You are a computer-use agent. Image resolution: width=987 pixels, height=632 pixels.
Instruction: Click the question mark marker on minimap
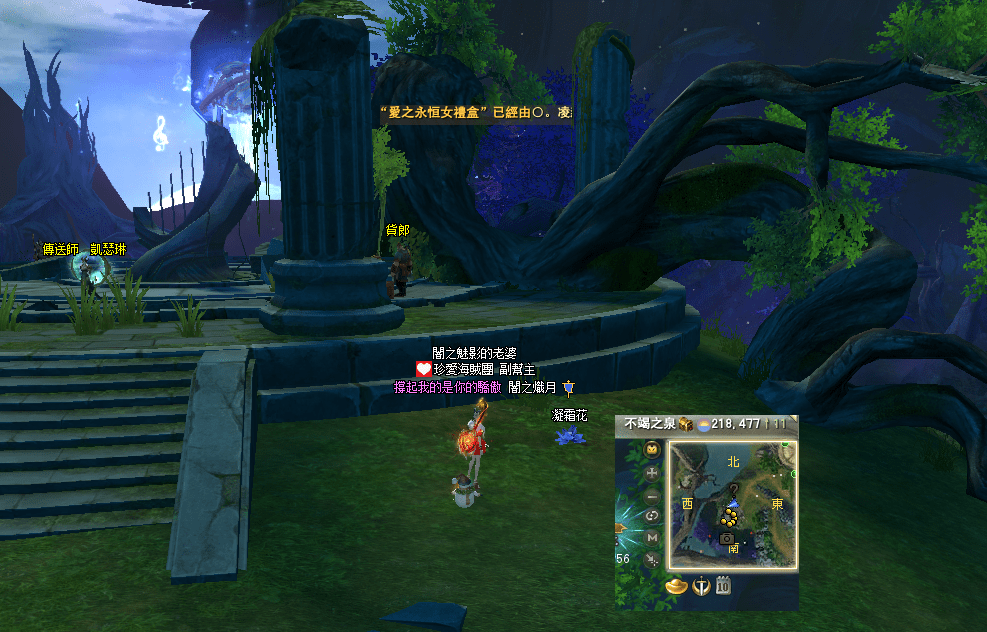click(x=732, y=491)
